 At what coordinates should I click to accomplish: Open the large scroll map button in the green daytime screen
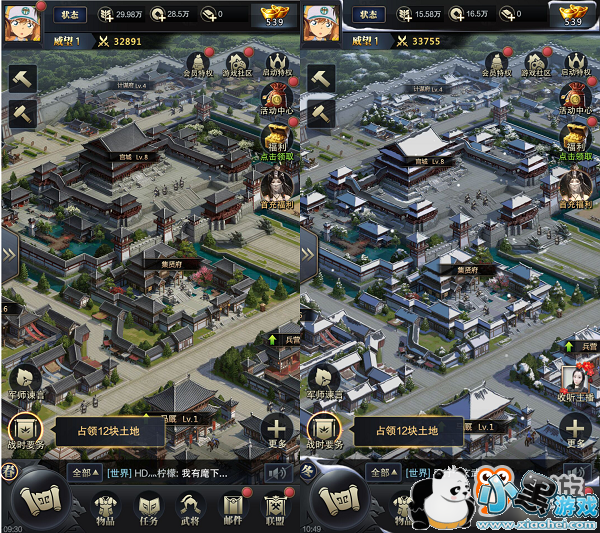38,497
